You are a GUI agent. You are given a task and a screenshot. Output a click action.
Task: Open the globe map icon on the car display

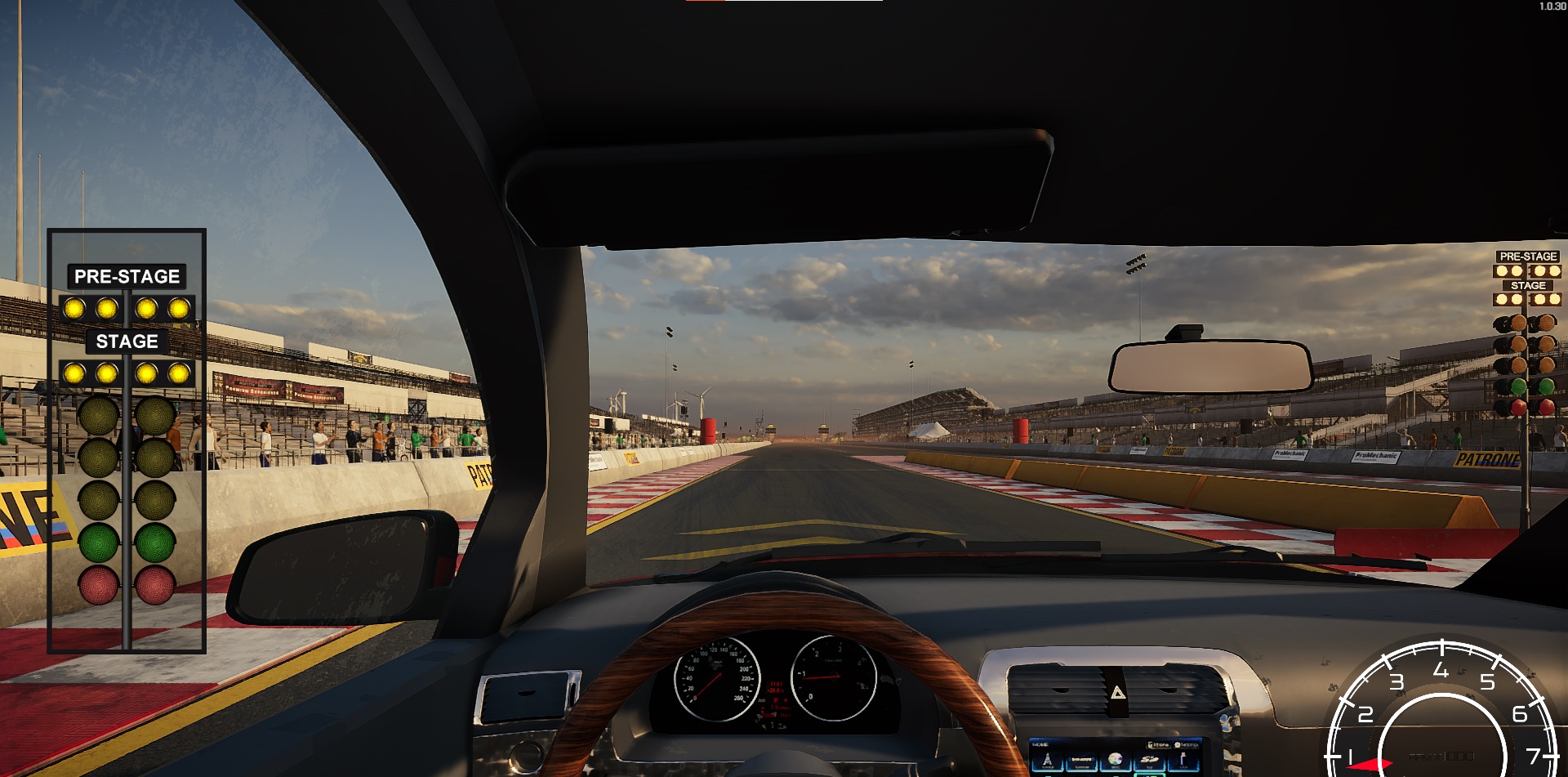tap(1115, 760)
